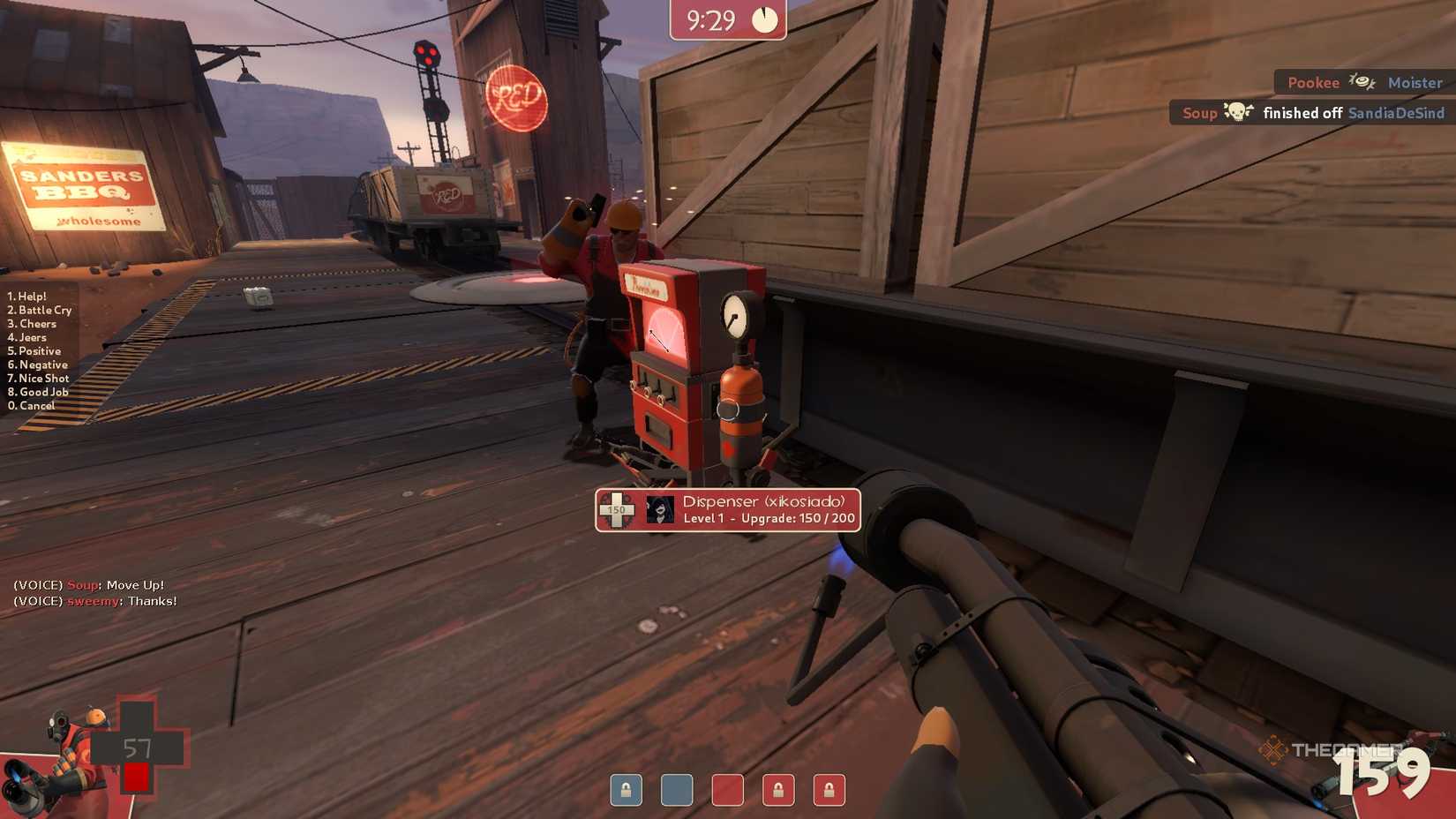Click xikosiado's avatar in the dispenser nameplate
The width and height of the screenshot is (1456, 819).
(x=661, y=510)
